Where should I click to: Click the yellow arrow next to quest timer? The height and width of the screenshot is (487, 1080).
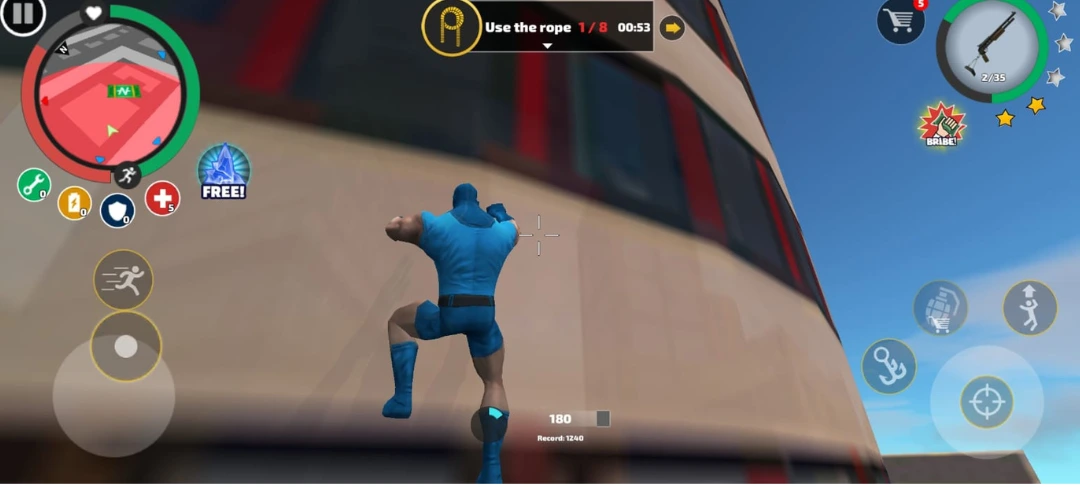[672, 28]
